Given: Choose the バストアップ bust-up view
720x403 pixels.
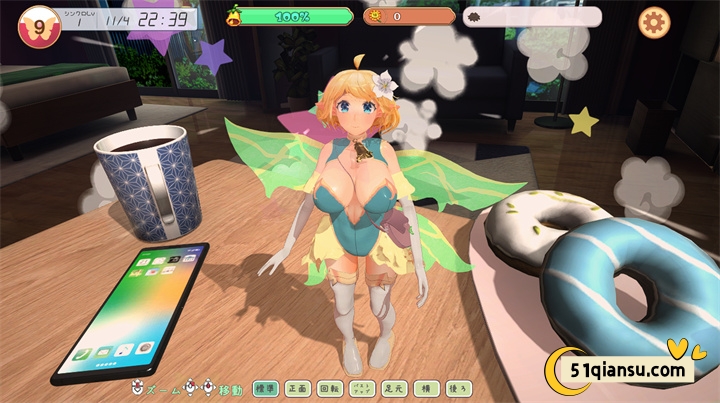Looking at the screenshot, I should (361, 387).
